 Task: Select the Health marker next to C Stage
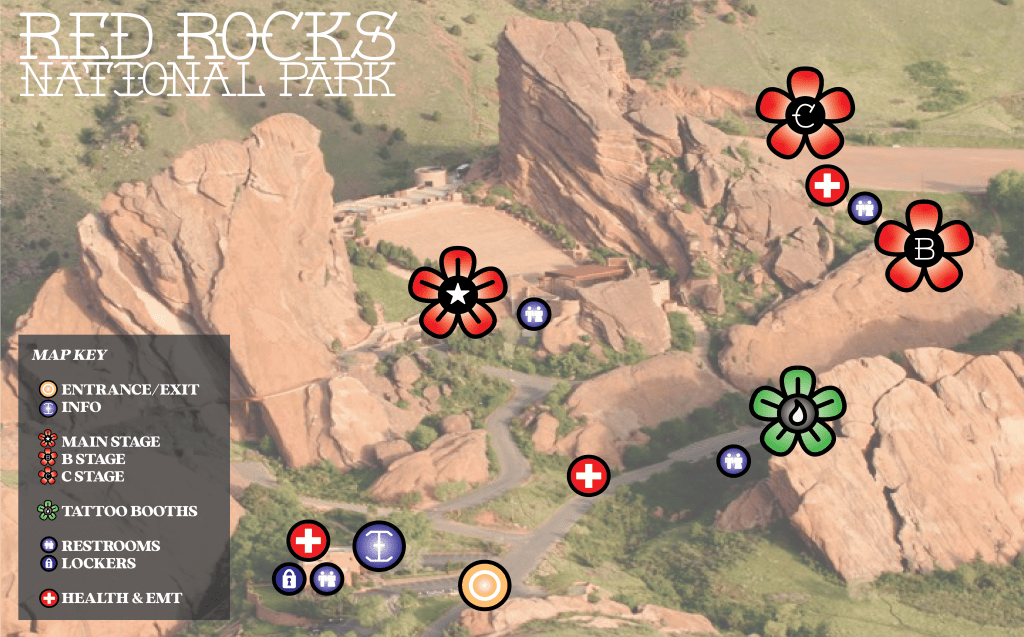click(827, 185)
